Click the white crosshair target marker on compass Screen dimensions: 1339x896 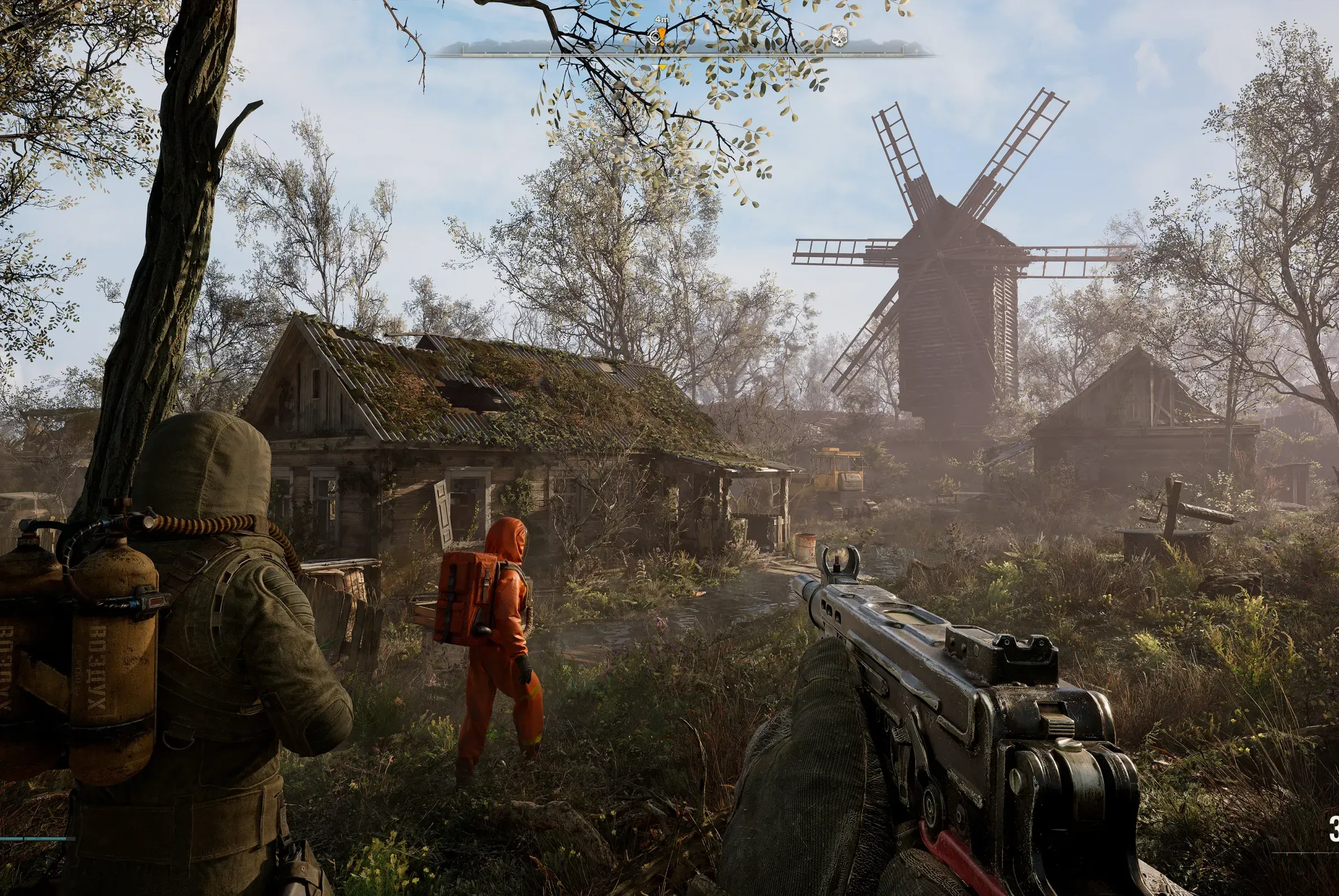click(x=655, y=38)
